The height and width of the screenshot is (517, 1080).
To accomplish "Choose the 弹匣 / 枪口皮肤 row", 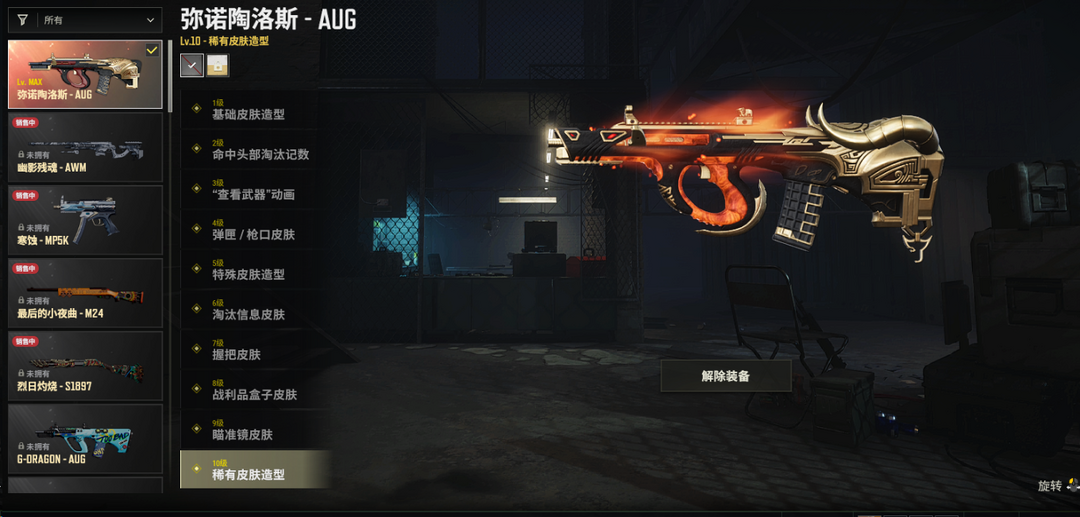I will coord(255,230).
